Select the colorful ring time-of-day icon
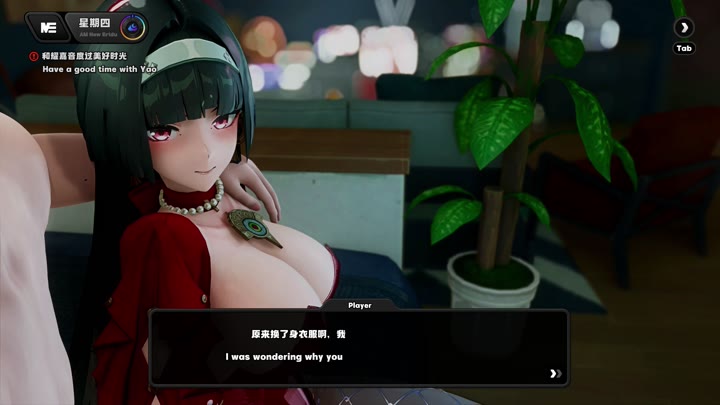The height and width of the screenshot is (405, 720). [x=130, y=26]
